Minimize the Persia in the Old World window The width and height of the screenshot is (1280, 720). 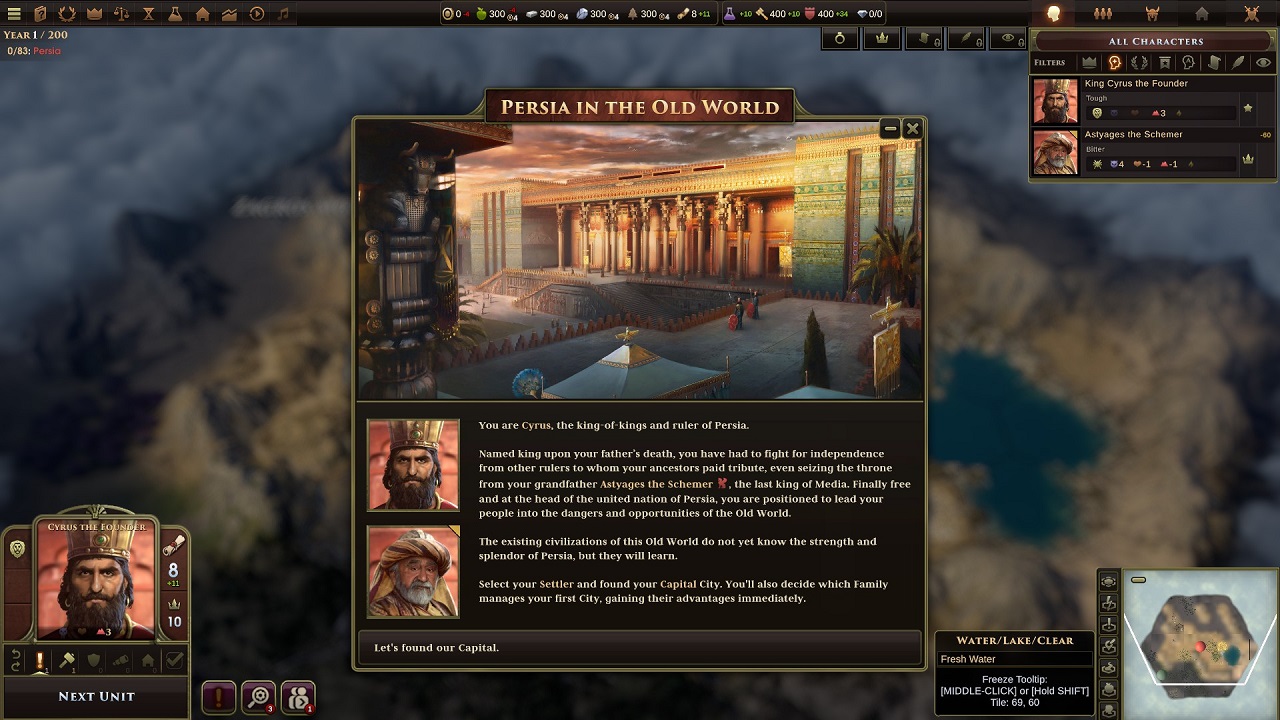pos(890,128)
